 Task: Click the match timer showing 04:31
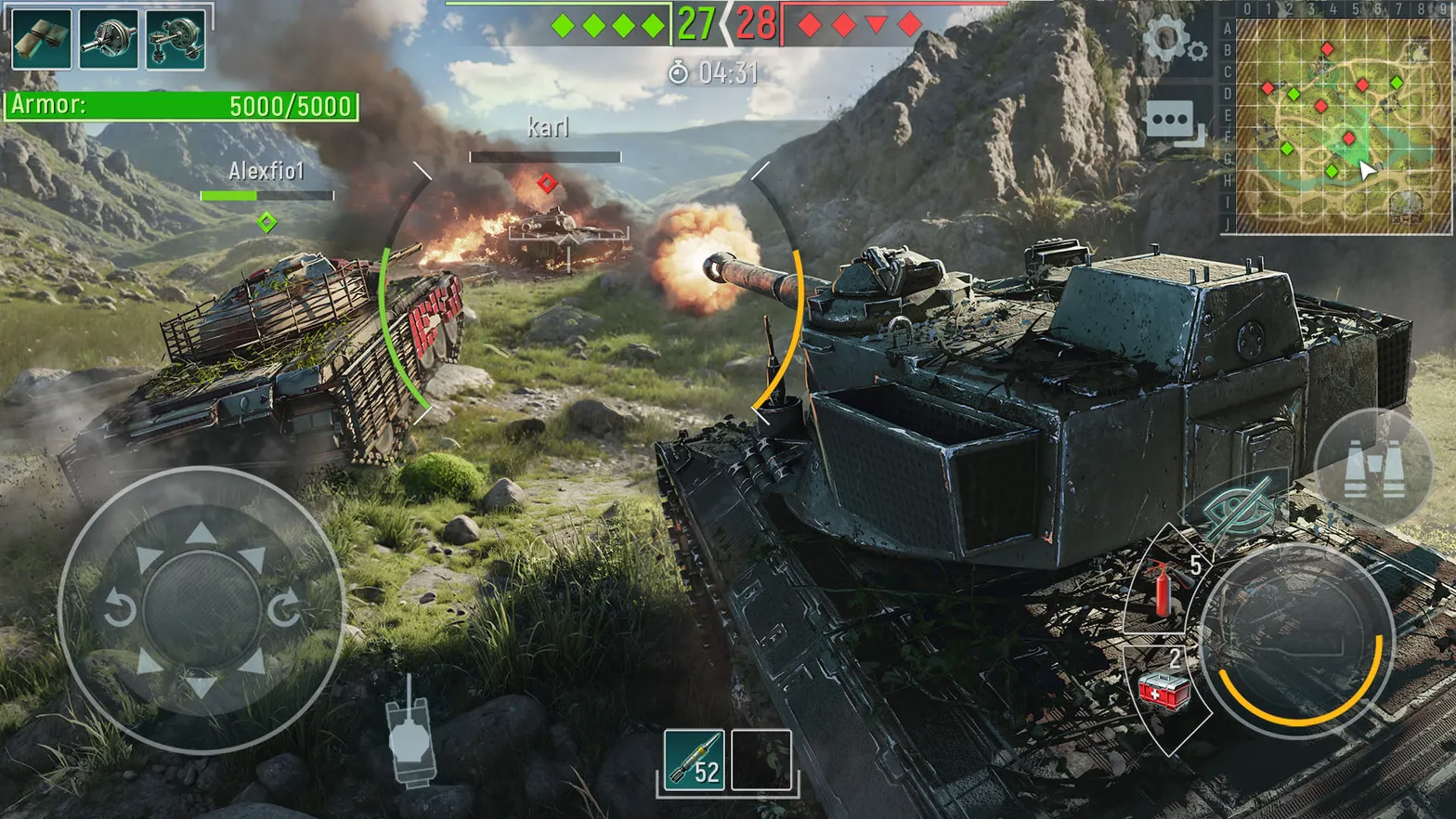(715, 71)
